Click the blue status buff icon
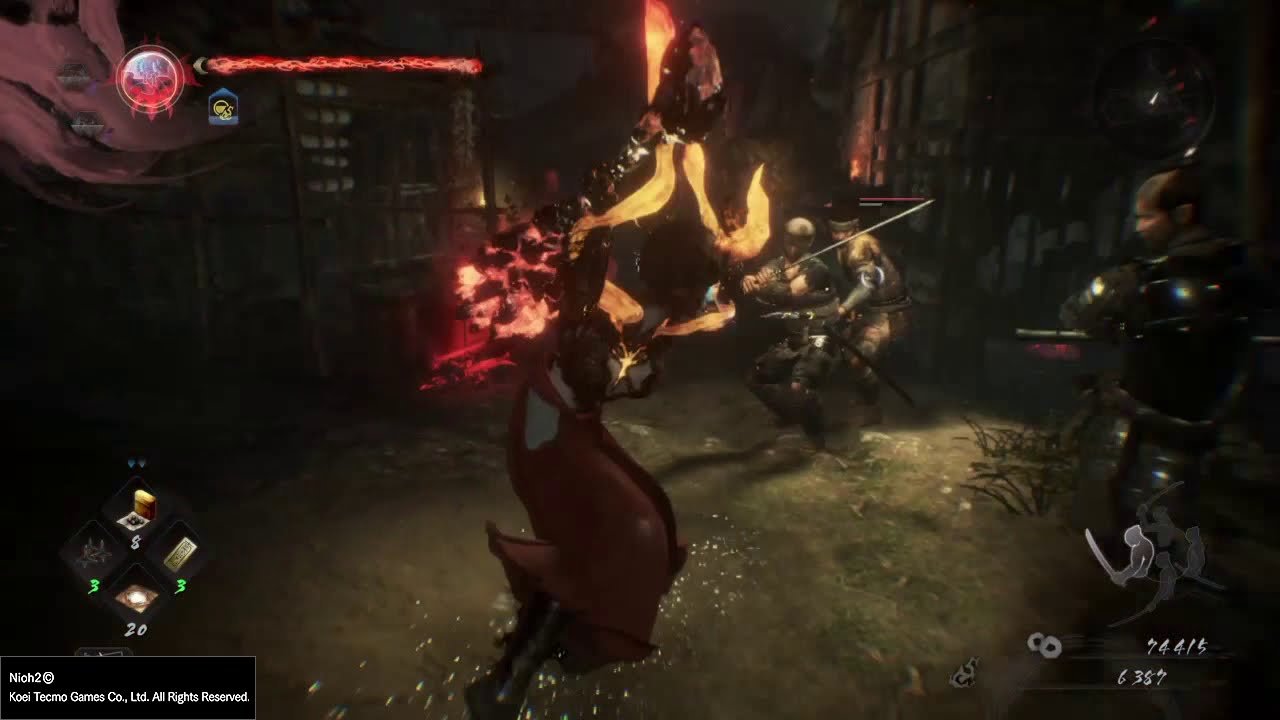The width and height of the screenshot is (1280, 720). coord(223,107)
